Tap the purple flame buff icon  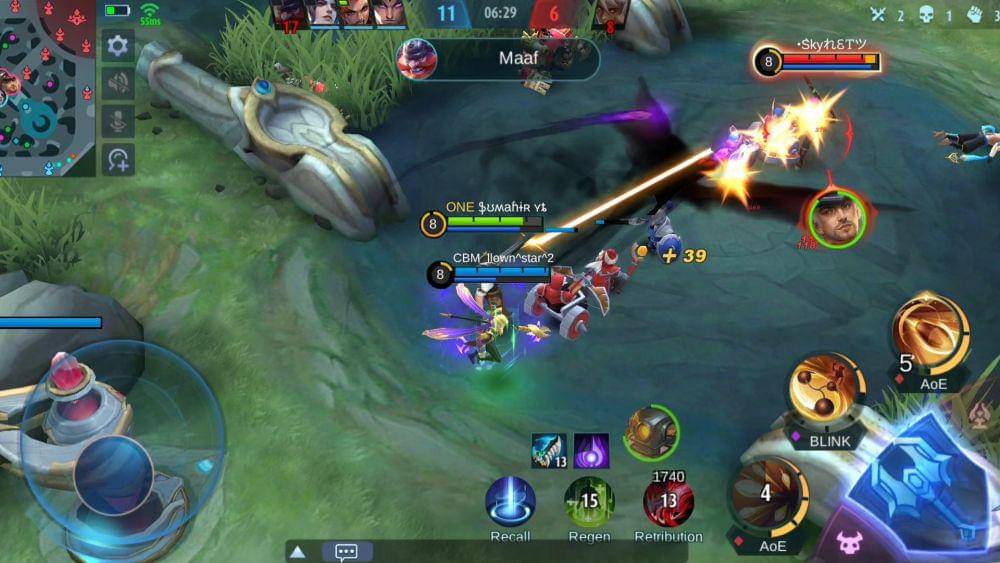click(x=591, y=450)
